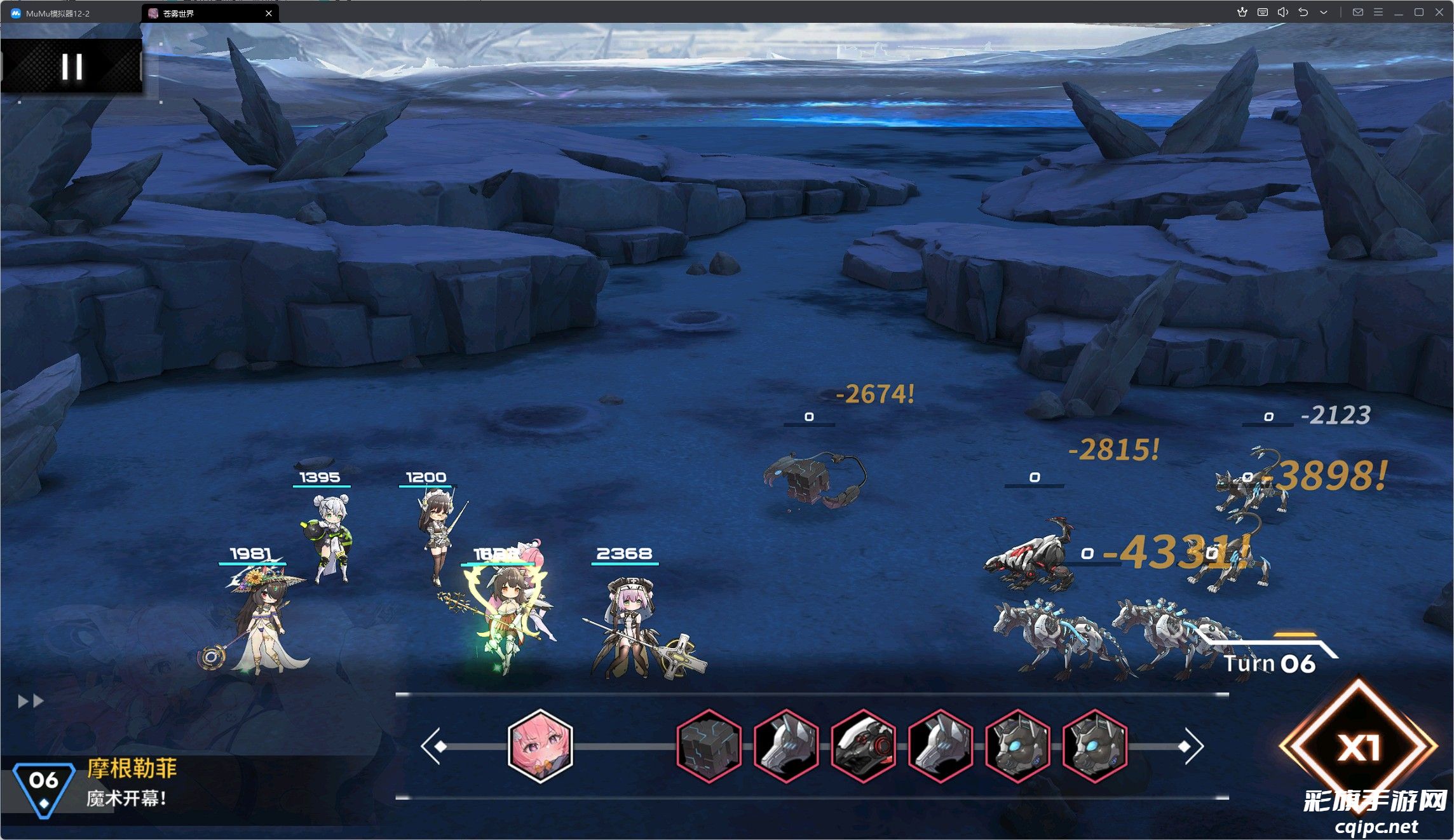Screen dimensions: 1454x840
Task: Close the game tab in the emulator
Action: (x=269, y=13)
